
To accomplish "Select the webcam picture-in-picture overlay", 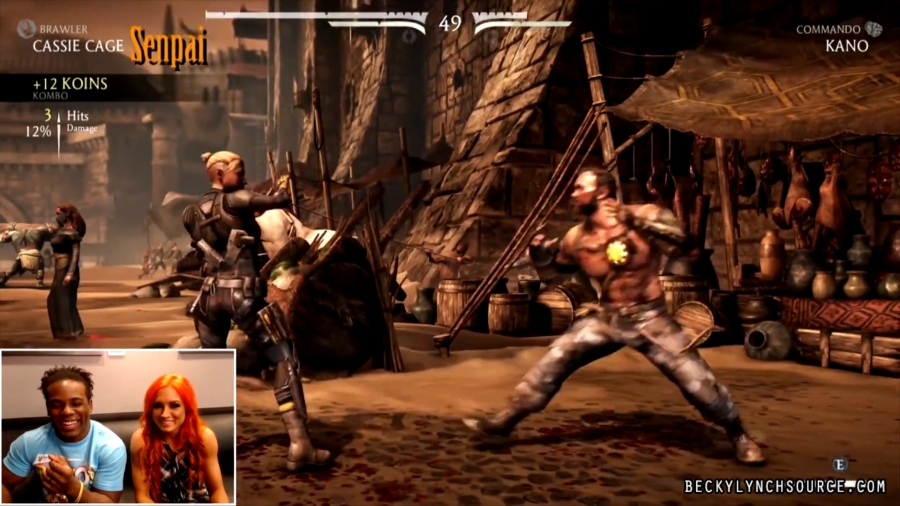I will (118, 426).
